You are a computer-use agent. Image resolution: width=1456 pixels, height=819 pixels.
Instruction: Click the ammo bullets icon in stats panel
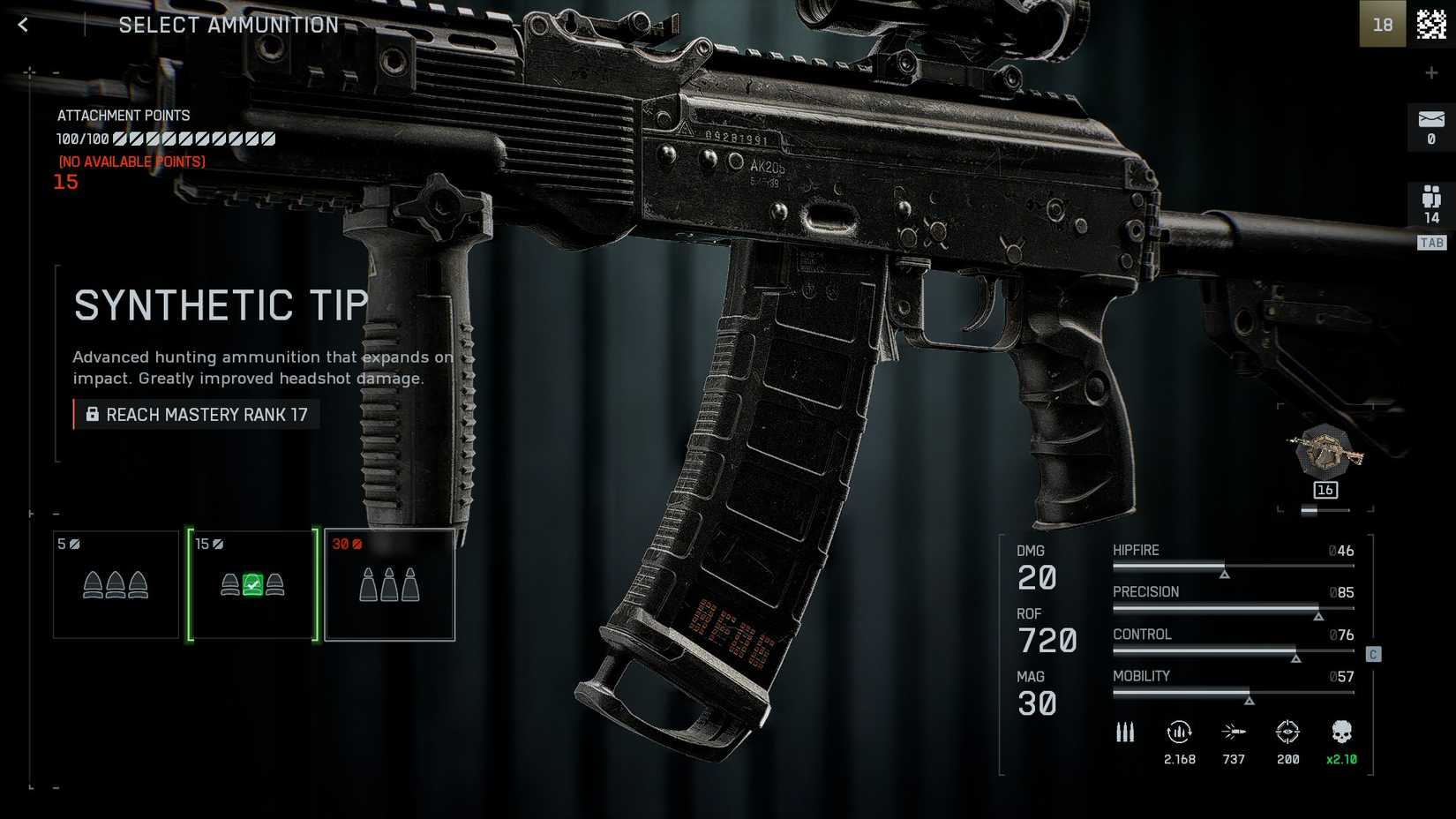coord(1124,732)
